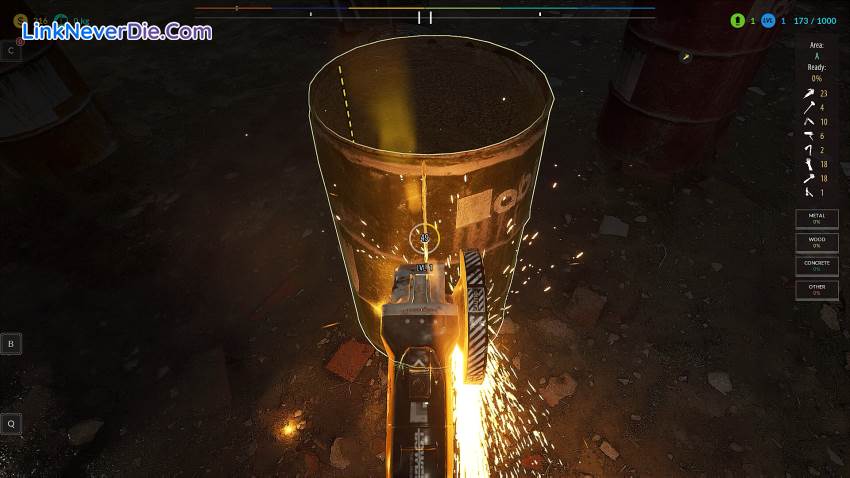
Task: Select the WOOD material box
Action: 816,242
